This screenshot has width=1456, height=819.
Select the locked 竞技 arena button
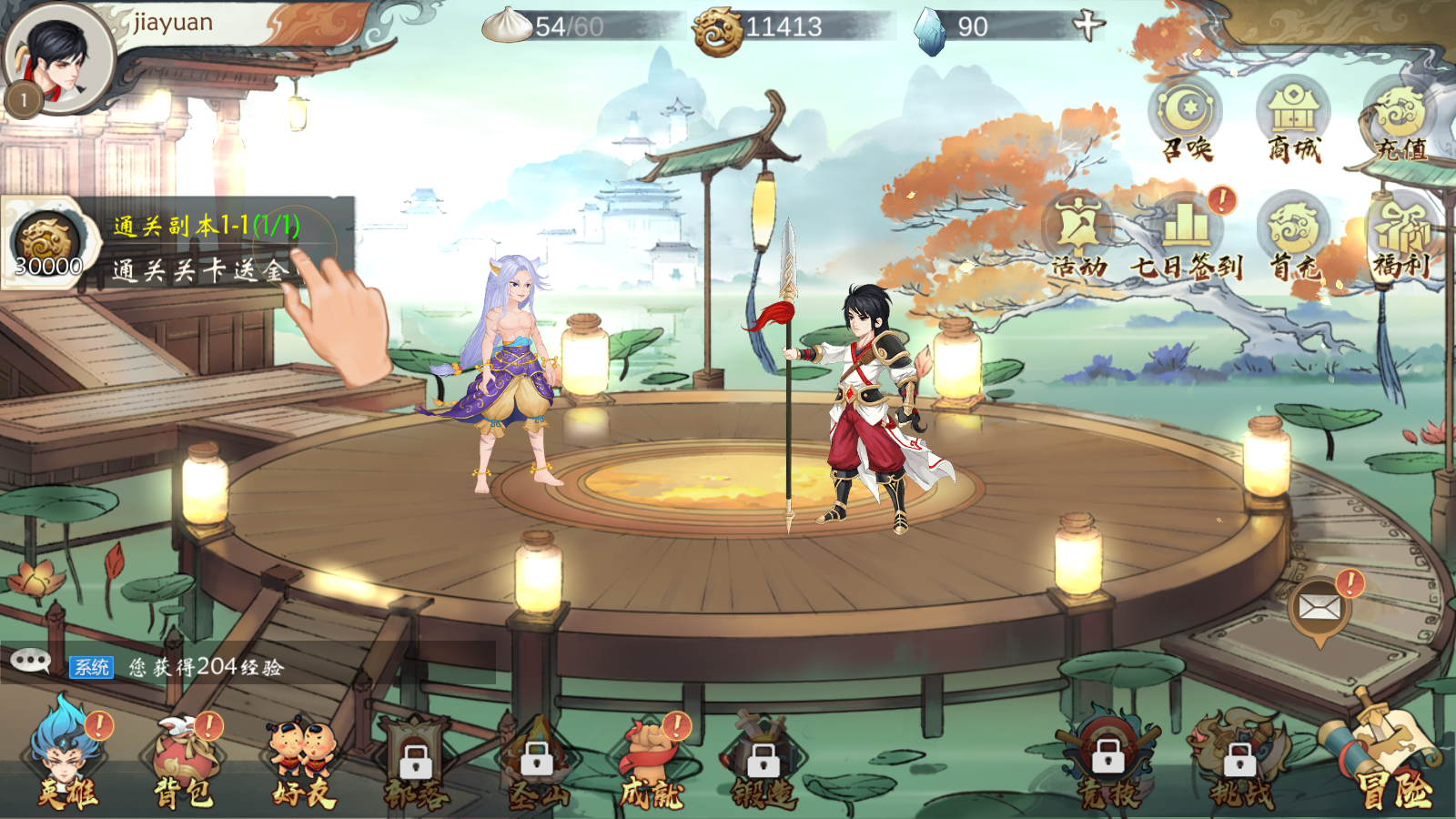point(1107,764)
